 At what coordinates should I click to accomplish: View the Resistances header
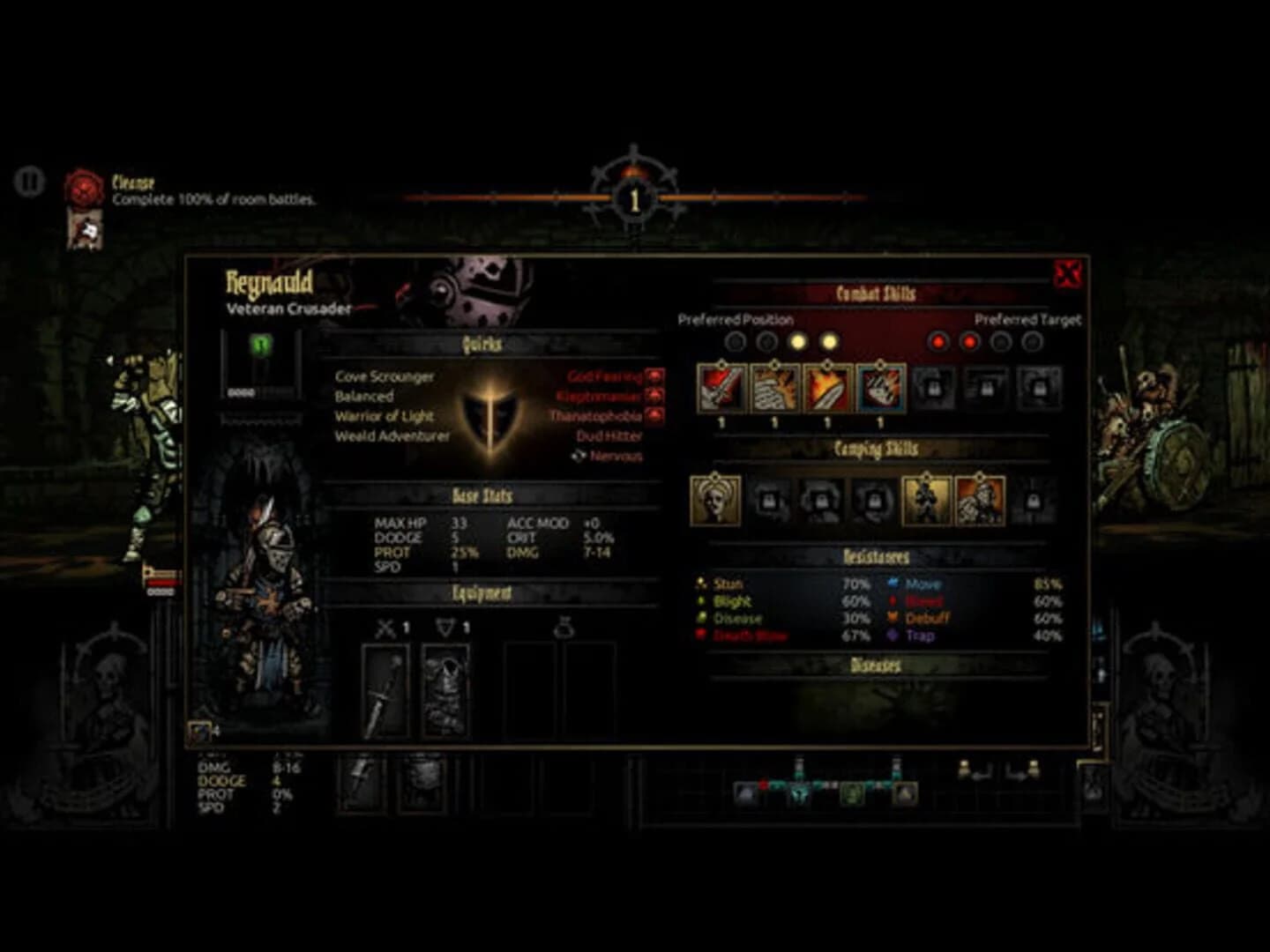[878, 556]
